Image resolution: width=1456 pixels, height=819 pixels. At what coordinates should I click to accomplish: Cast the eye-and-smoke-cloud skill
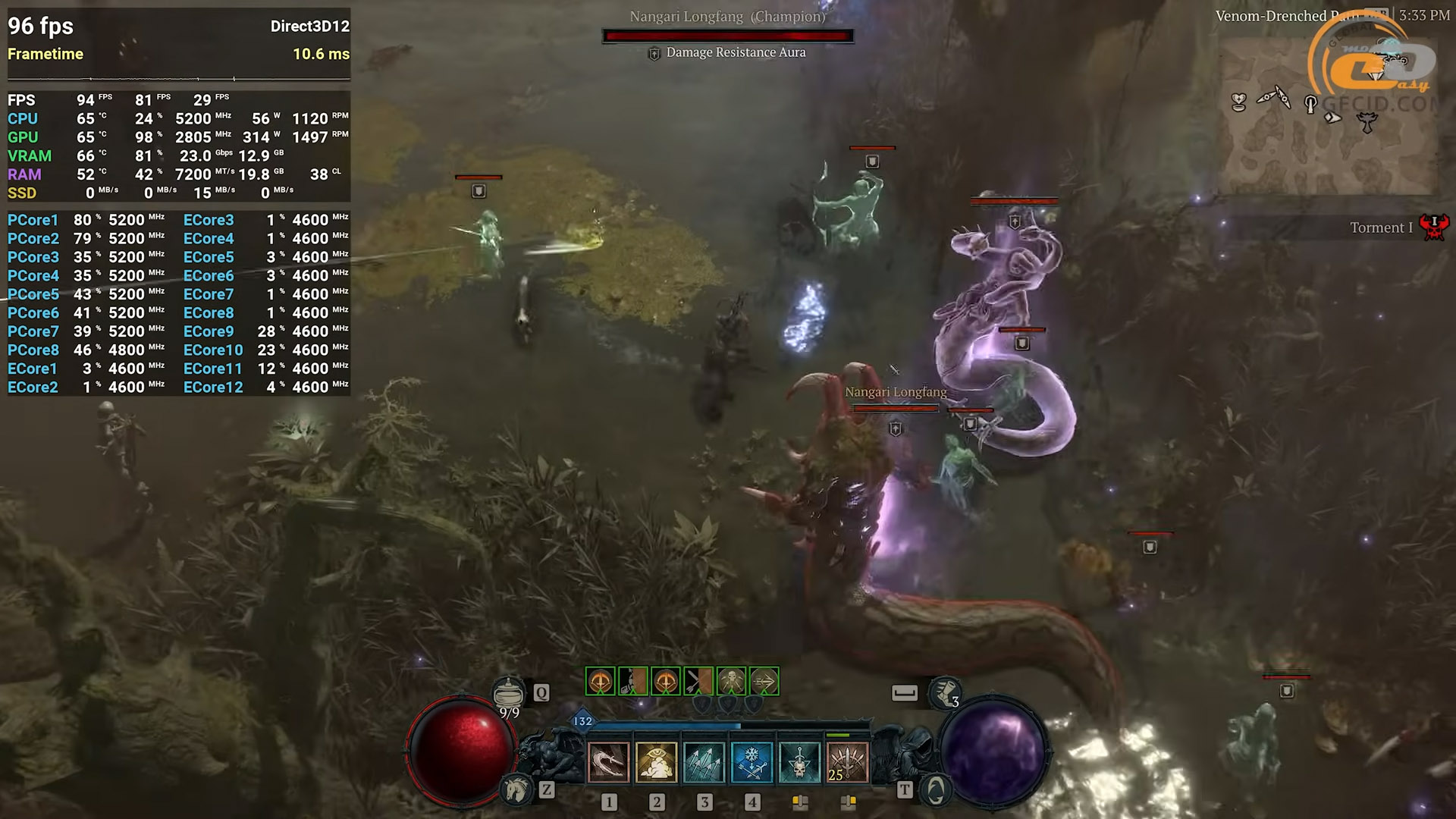click(656, 762)
